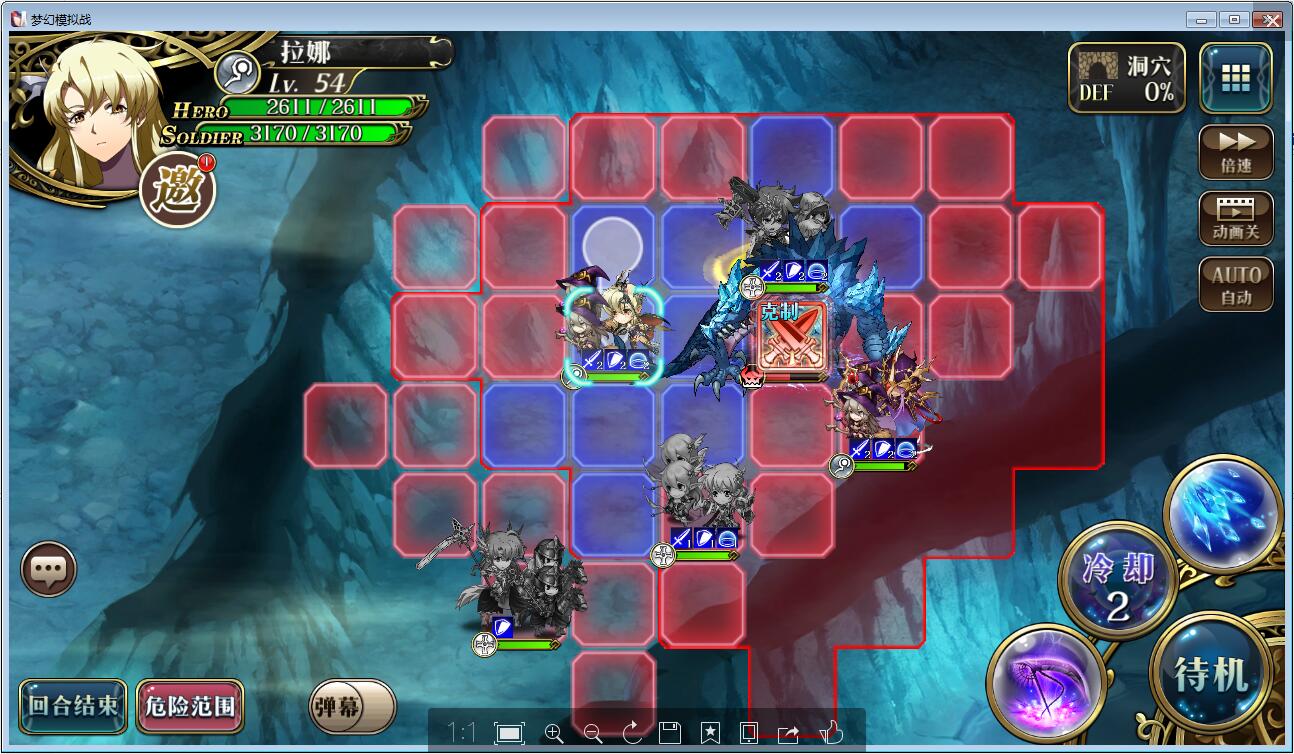Toggle the 危险范围 danger range display
Screen dimensions: 1294x754
point(190,706)
